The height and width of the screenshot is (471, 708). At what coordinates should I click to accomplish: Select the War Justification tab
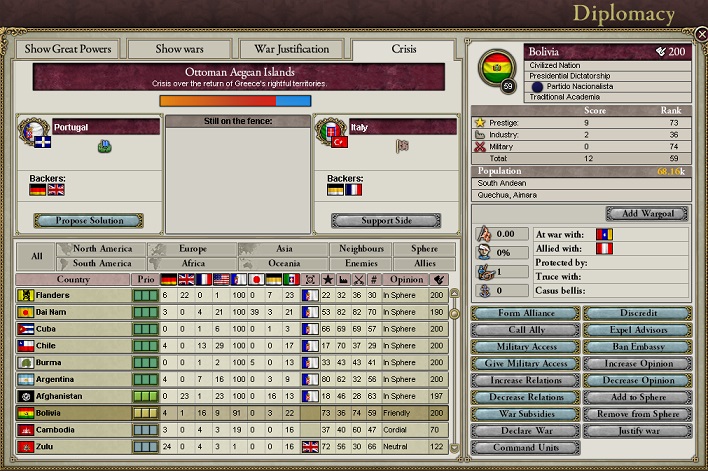[x=292, y=49]
